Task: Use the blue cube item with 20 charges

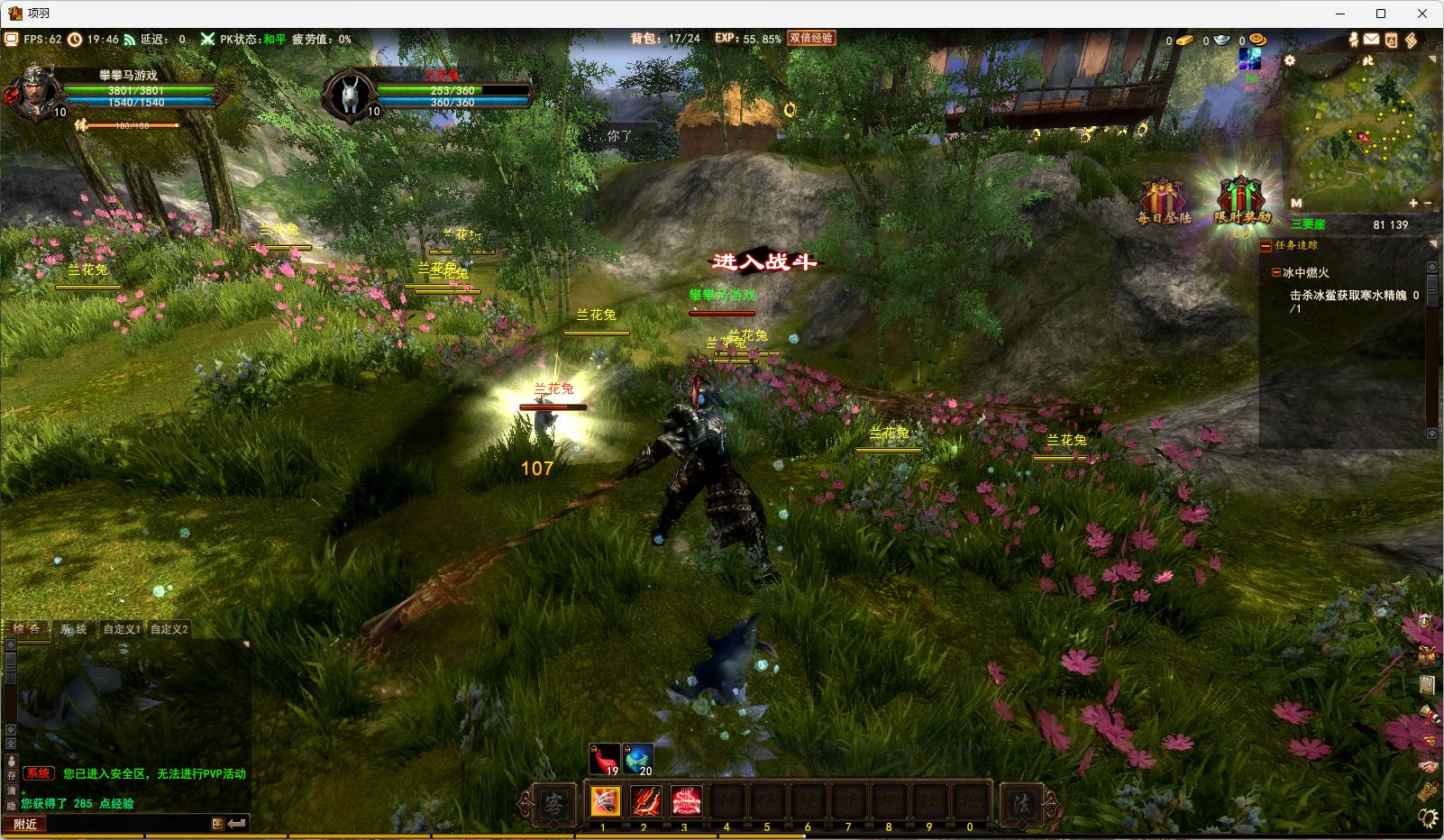Action: pyautogui.click(x=638, y=759)
